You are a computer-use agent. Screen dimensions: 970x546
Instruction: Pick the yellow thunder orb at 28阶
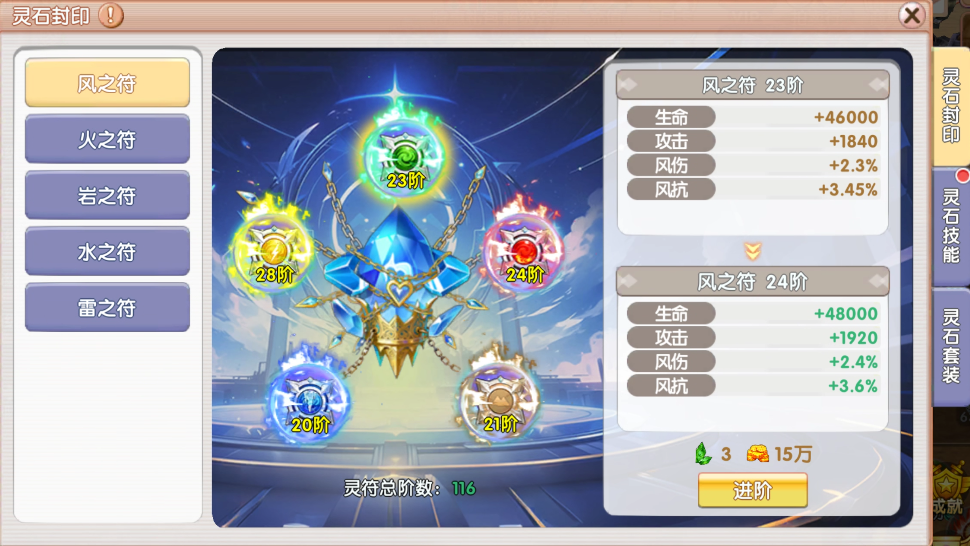[x=274, y=251]
